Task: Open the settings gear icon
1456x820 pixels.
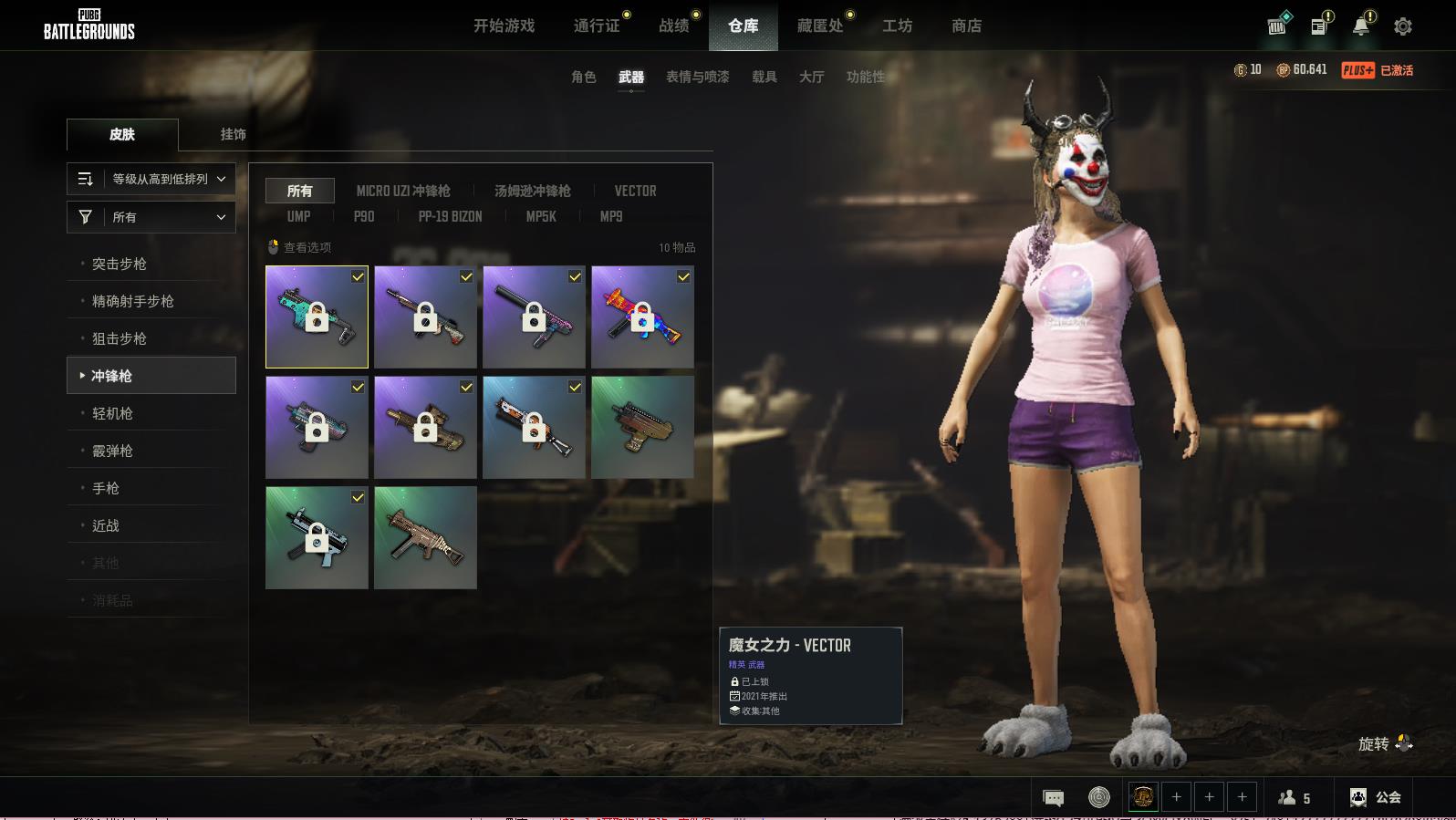Action: point(1402,26)
